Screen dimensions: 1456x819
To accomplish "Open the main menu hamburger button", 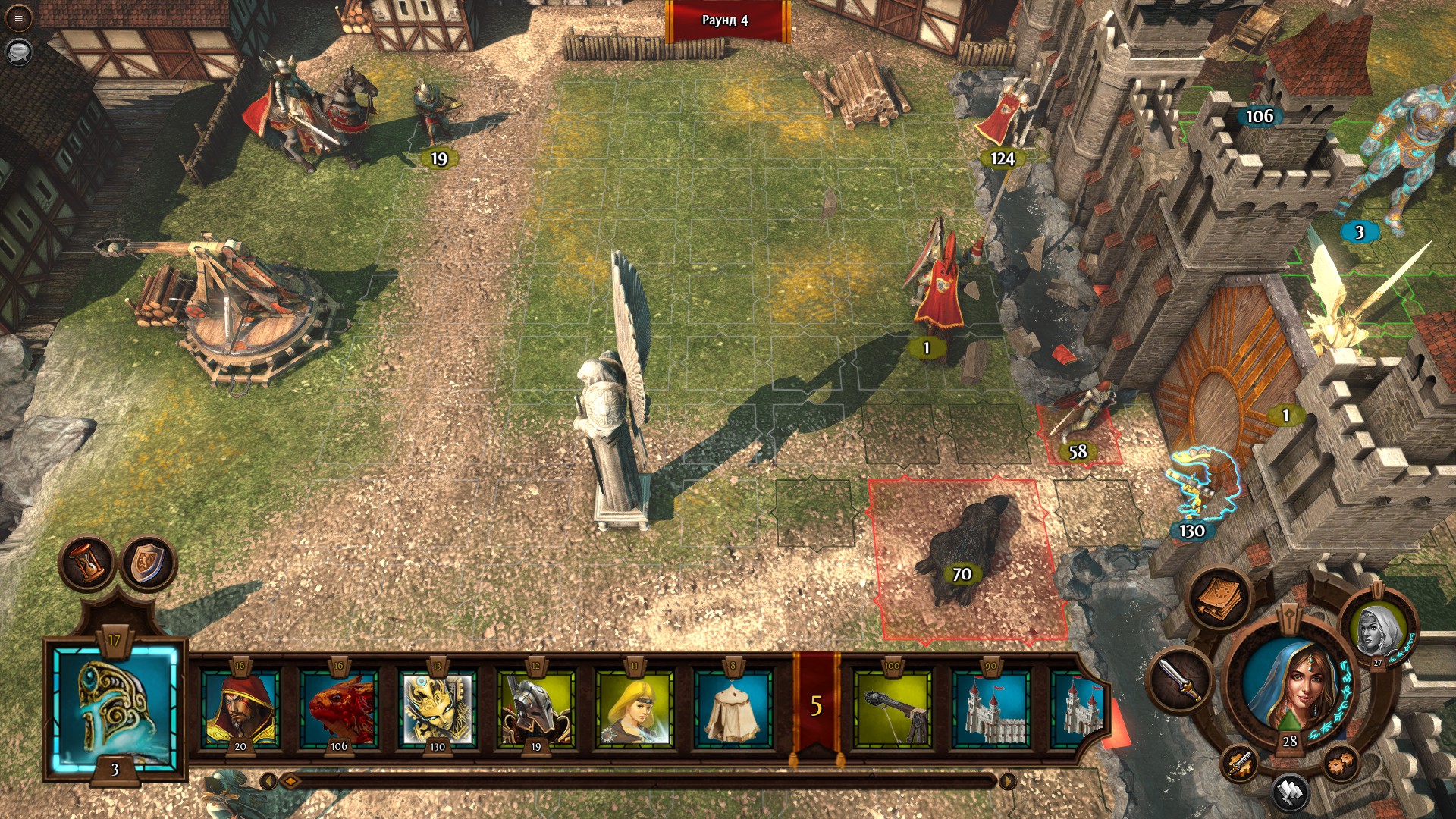I will tap(19, 19).
